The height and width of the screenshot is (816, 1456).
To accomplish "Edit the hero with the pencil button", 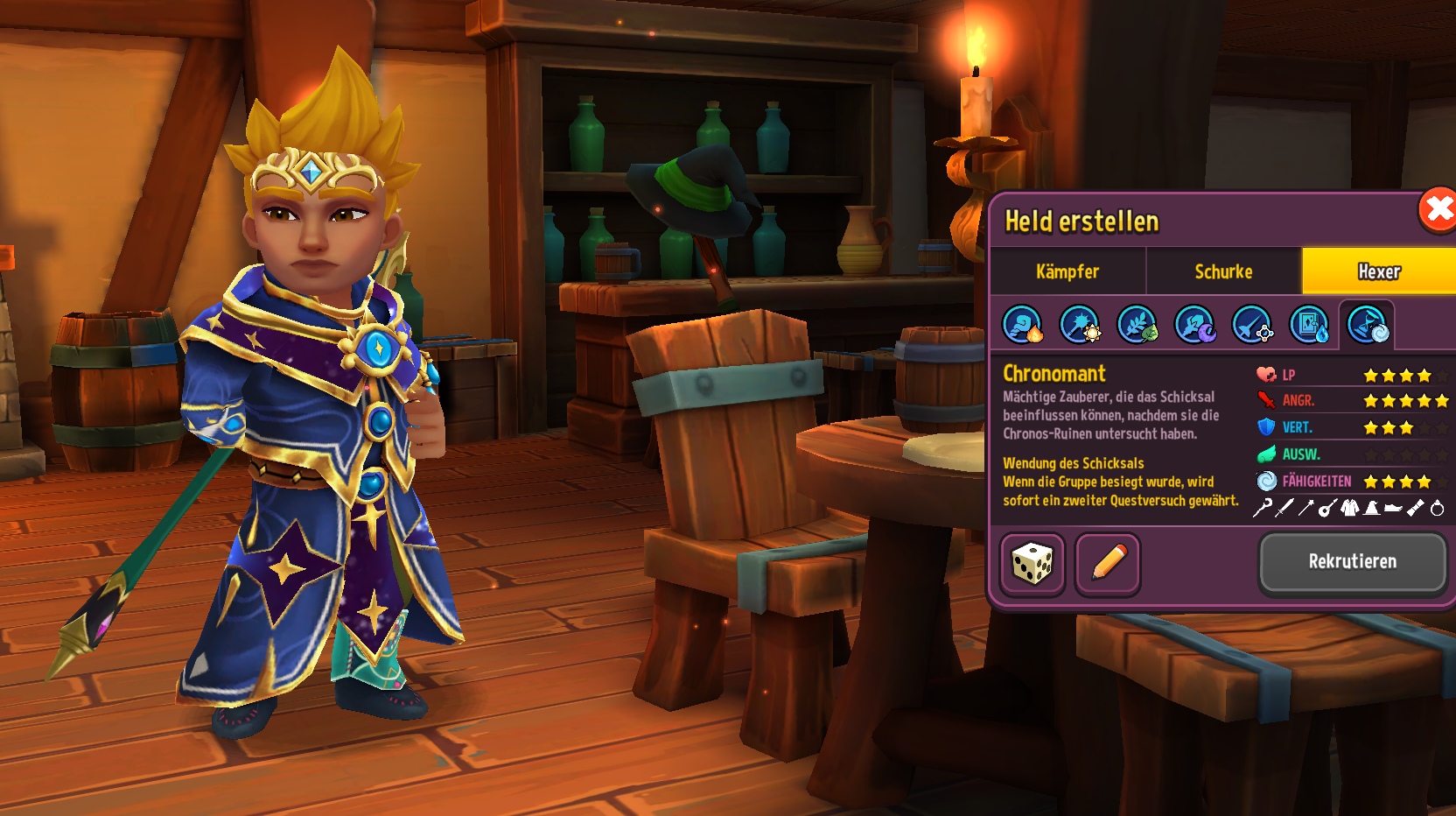I will (1108, 564).
